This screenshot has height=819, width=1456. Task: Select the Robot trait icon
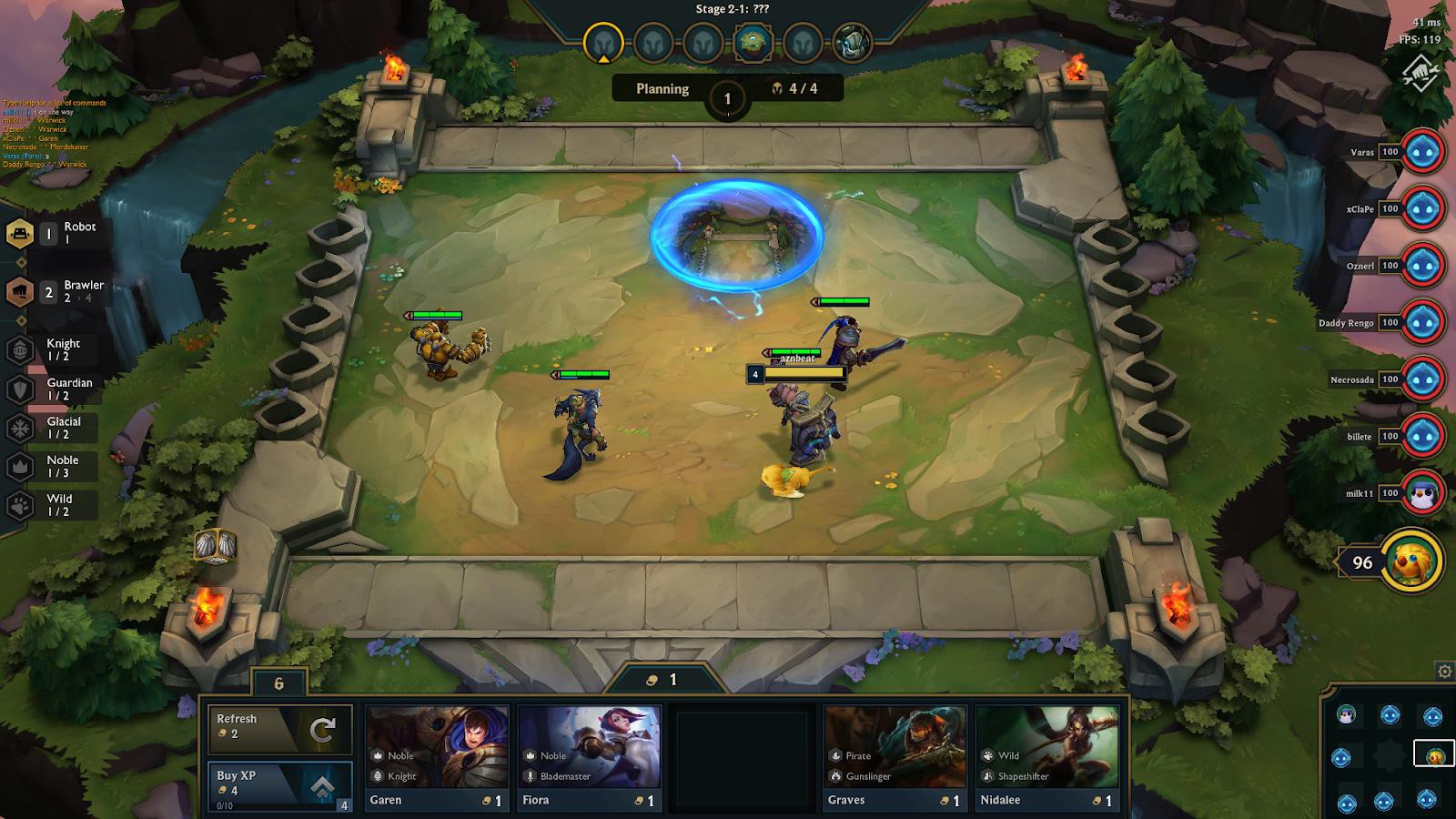[x=22, y=235]
